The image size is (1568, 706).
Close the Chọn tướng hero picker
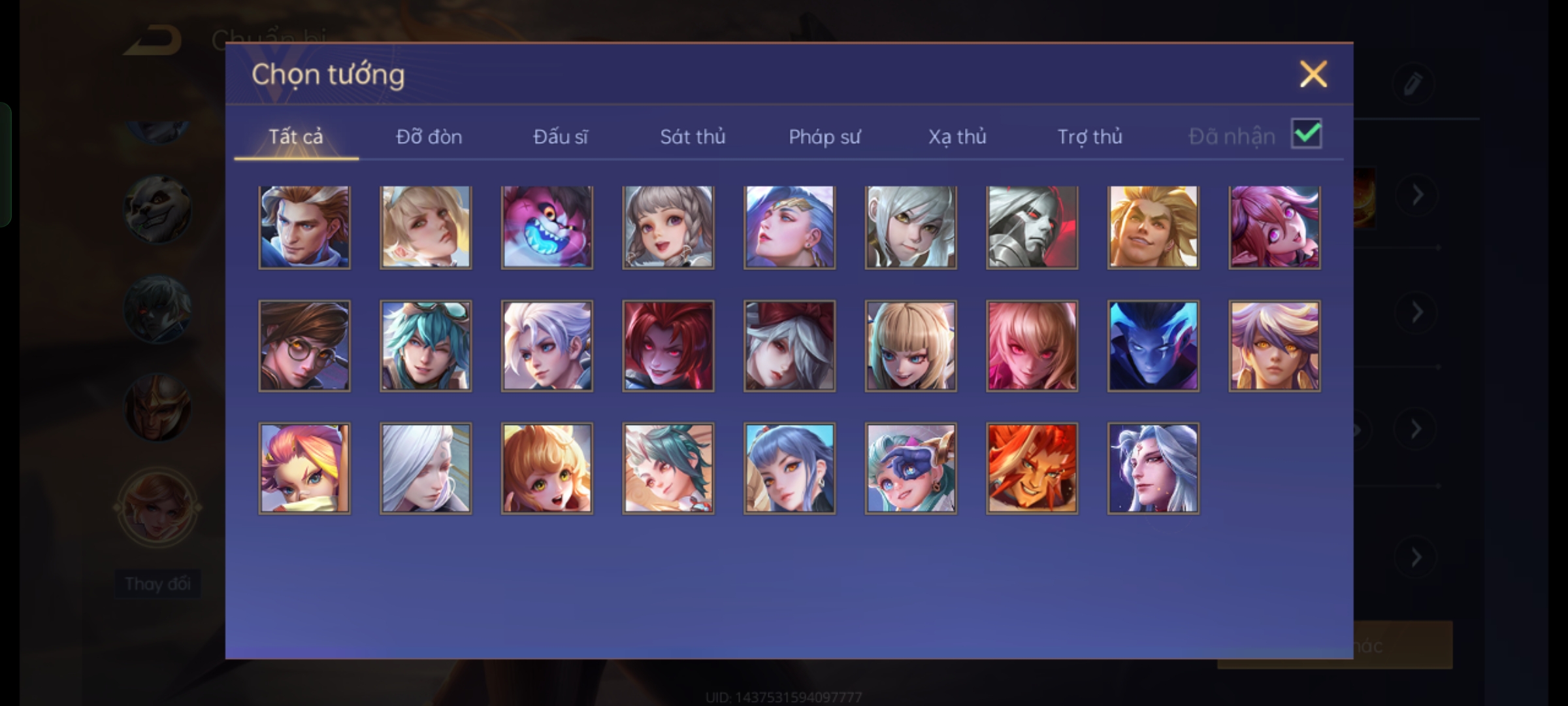click(1313, 74)
